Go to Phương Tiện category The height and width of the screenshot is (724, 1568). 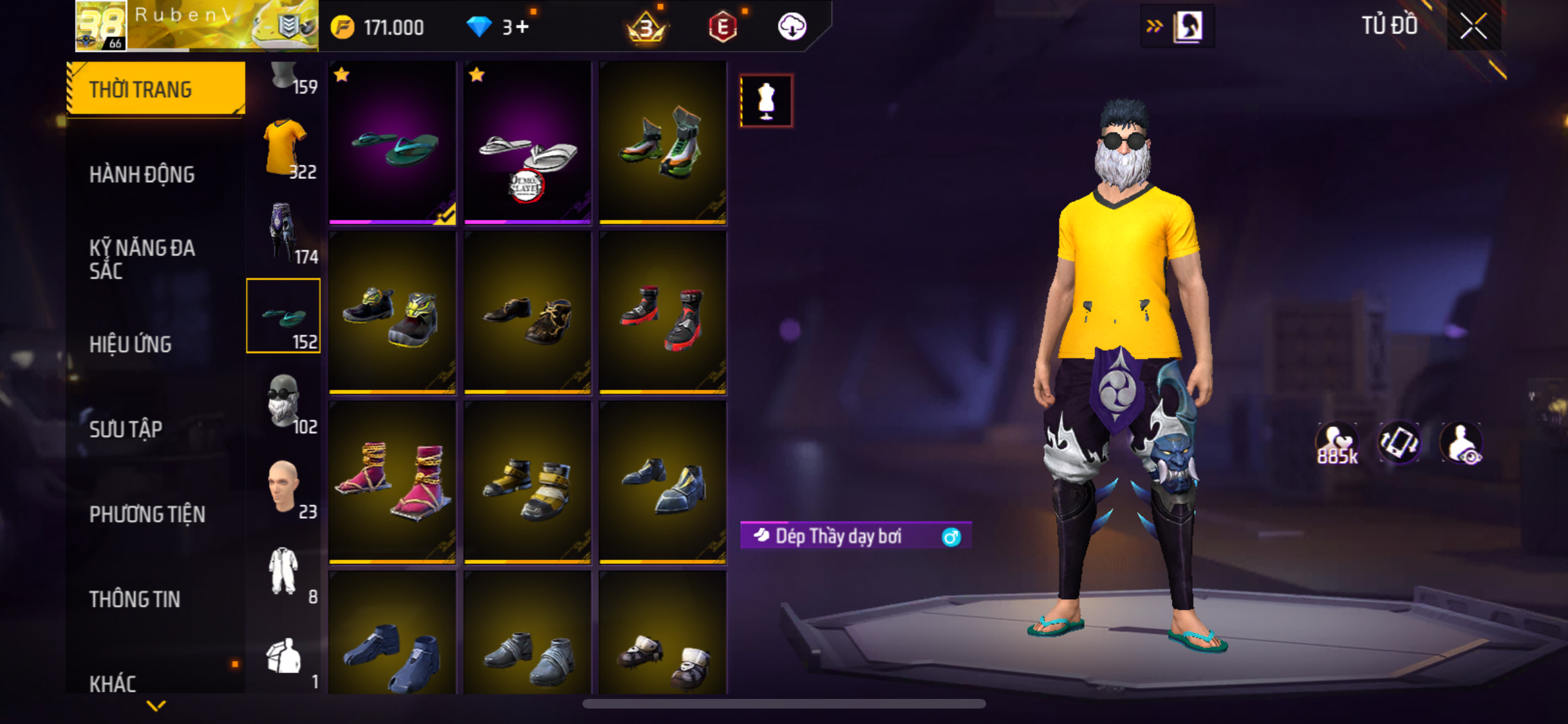[x=147, y=514]
